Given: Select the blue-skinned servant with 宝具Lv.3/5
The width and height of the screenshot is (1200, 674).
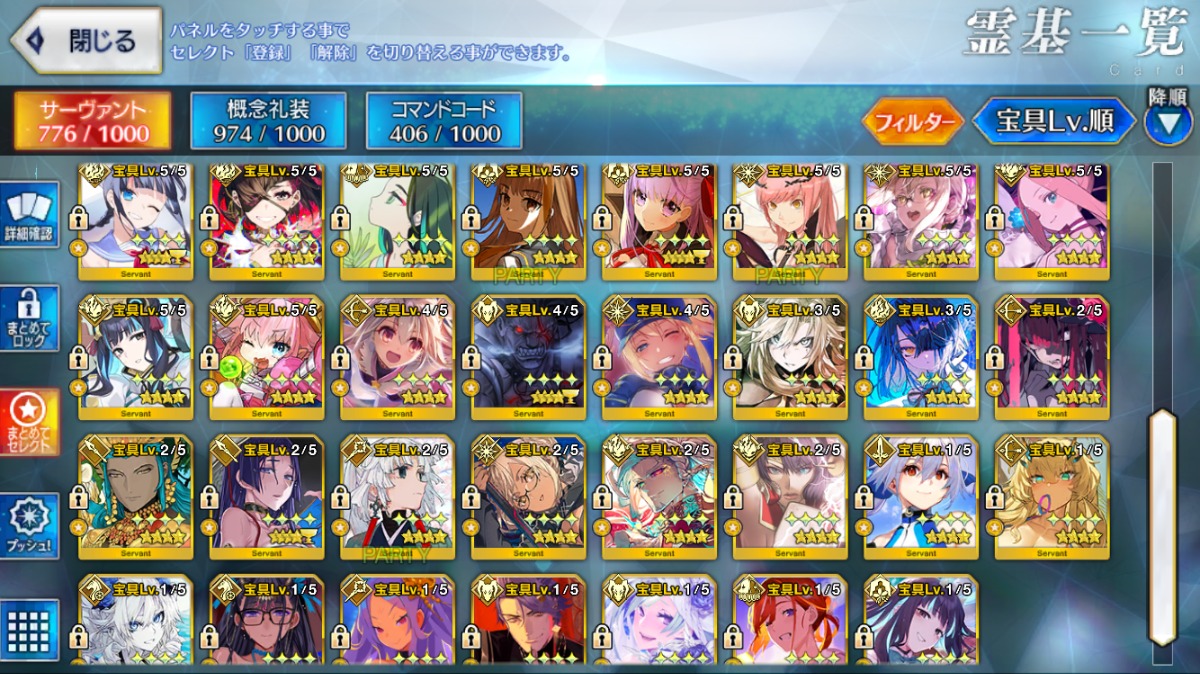Looking at the screenshot, I should point(920,358).
